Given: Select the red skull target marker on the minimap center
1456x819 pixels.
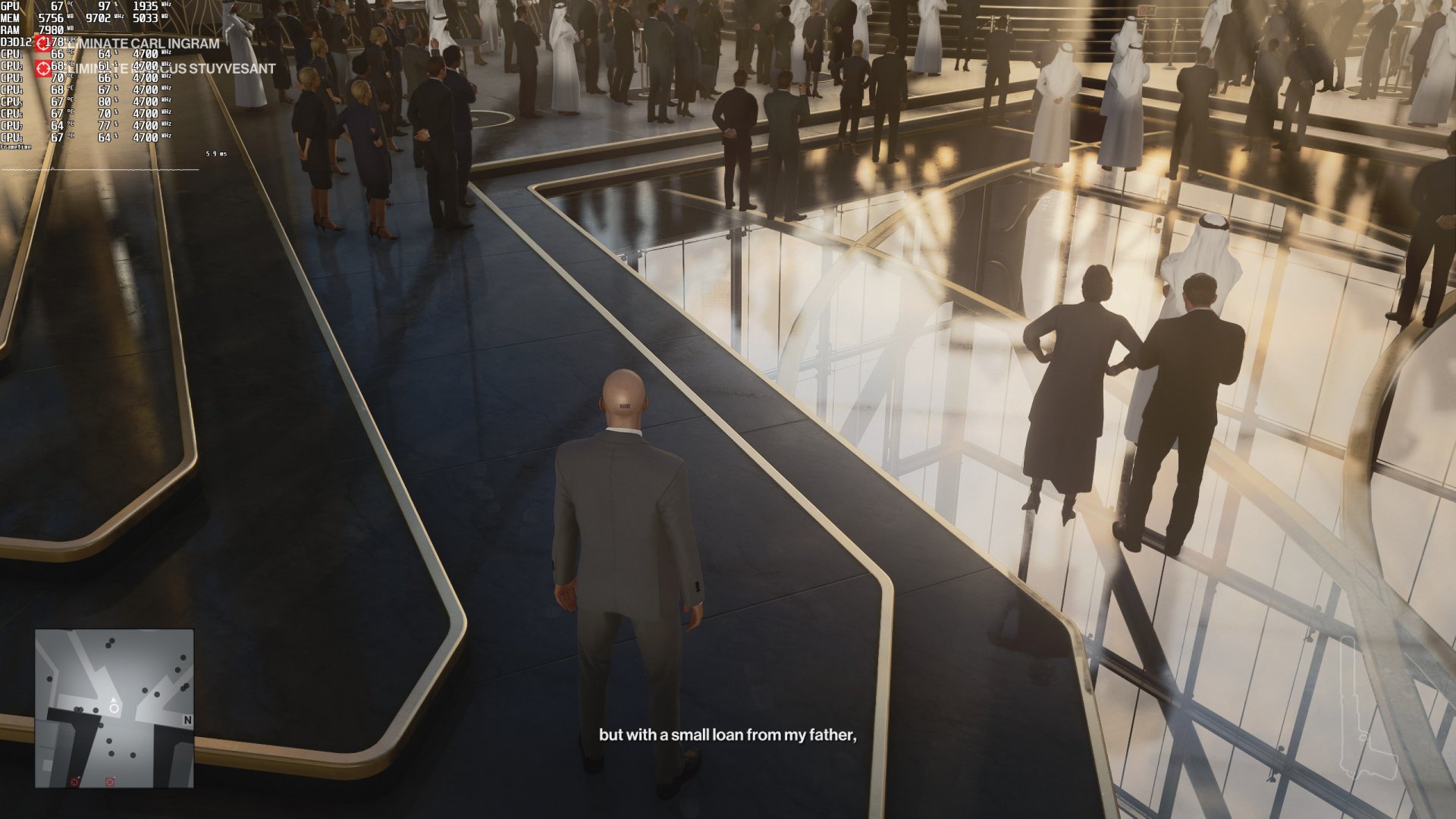Looking at the screenshot, I should [109, 782].
